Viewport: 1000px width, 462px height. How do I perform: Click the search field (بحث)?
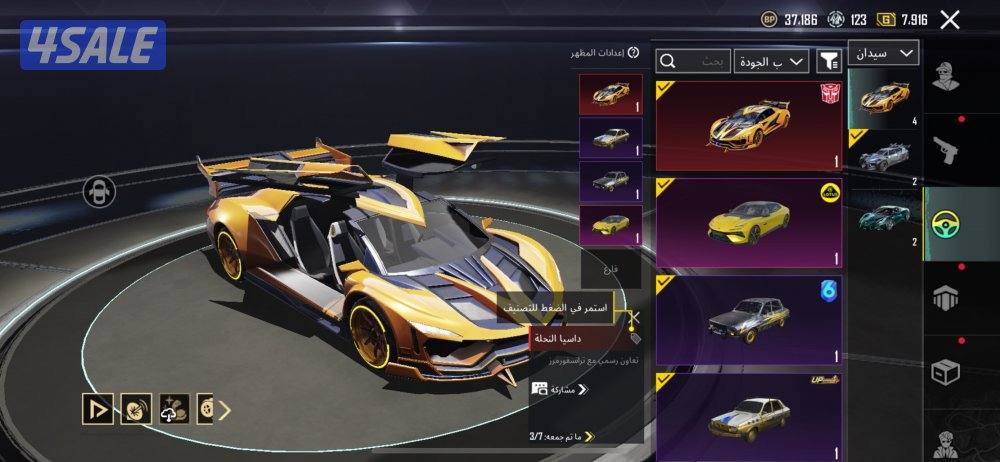tap(692, 62)
